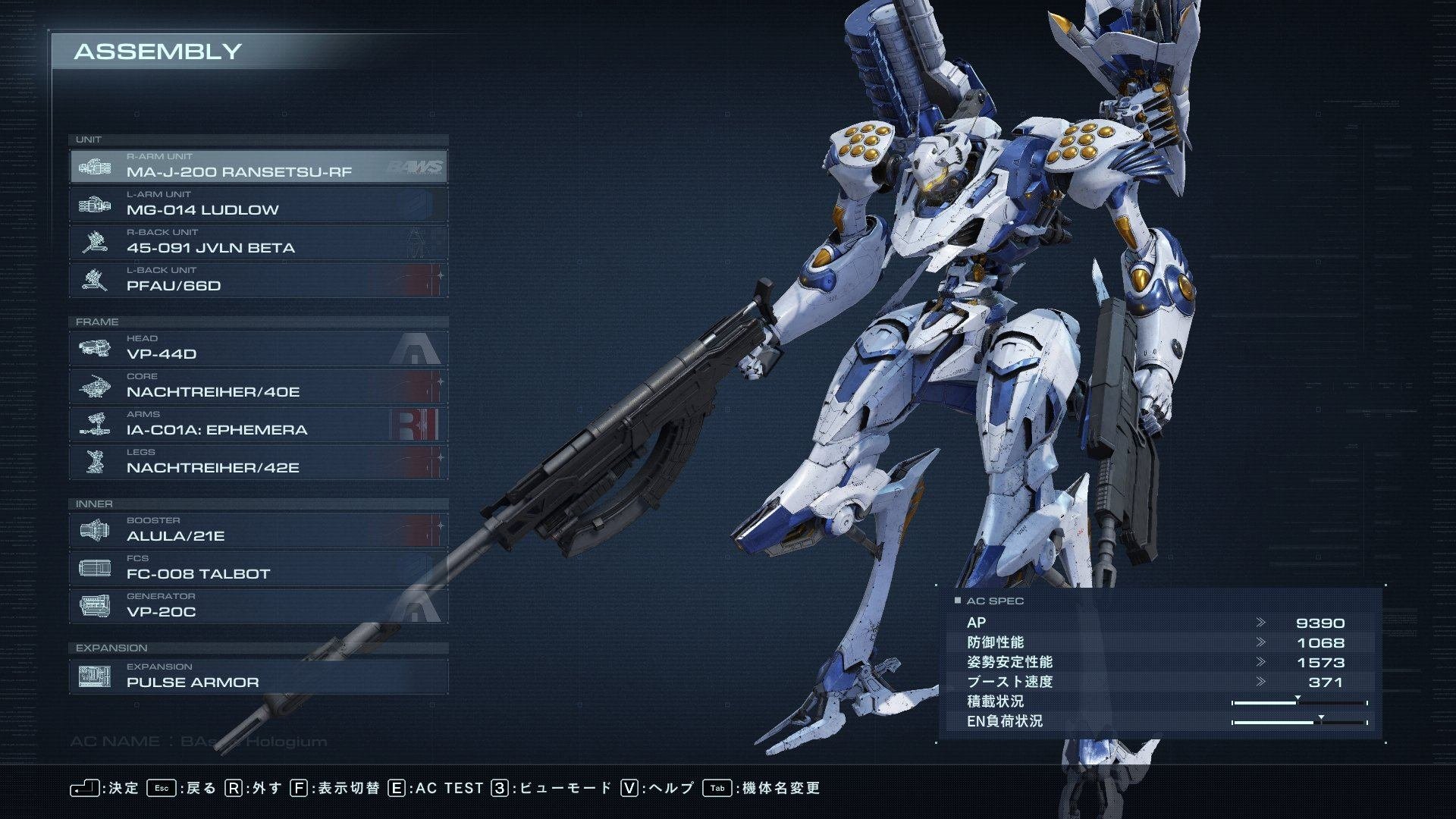Change the GENERATOR VP-20C
The image size is (1456, 819).
[x=258, y=606]
